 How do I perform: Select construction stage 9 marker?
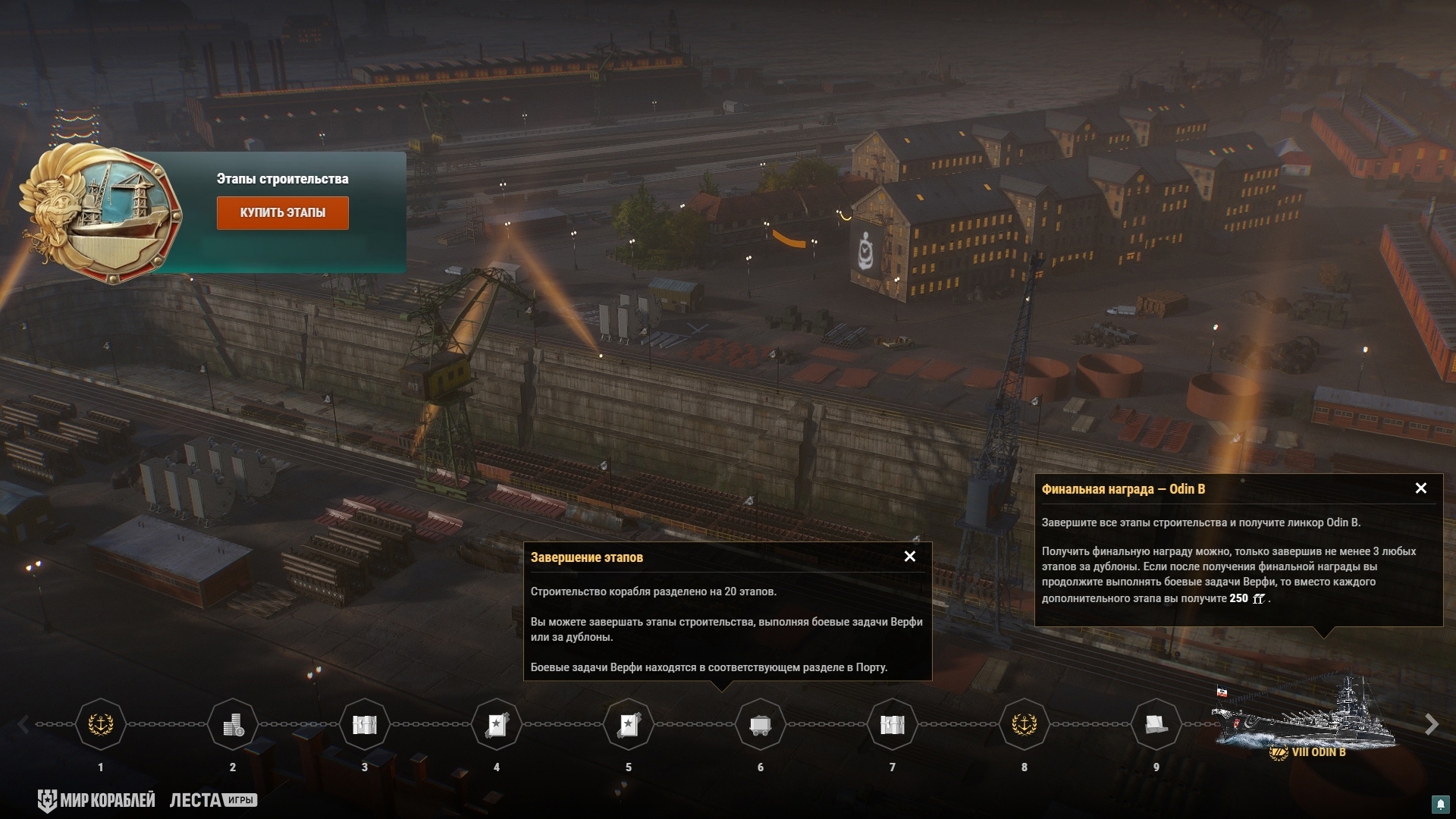(x=1156, y=725)
